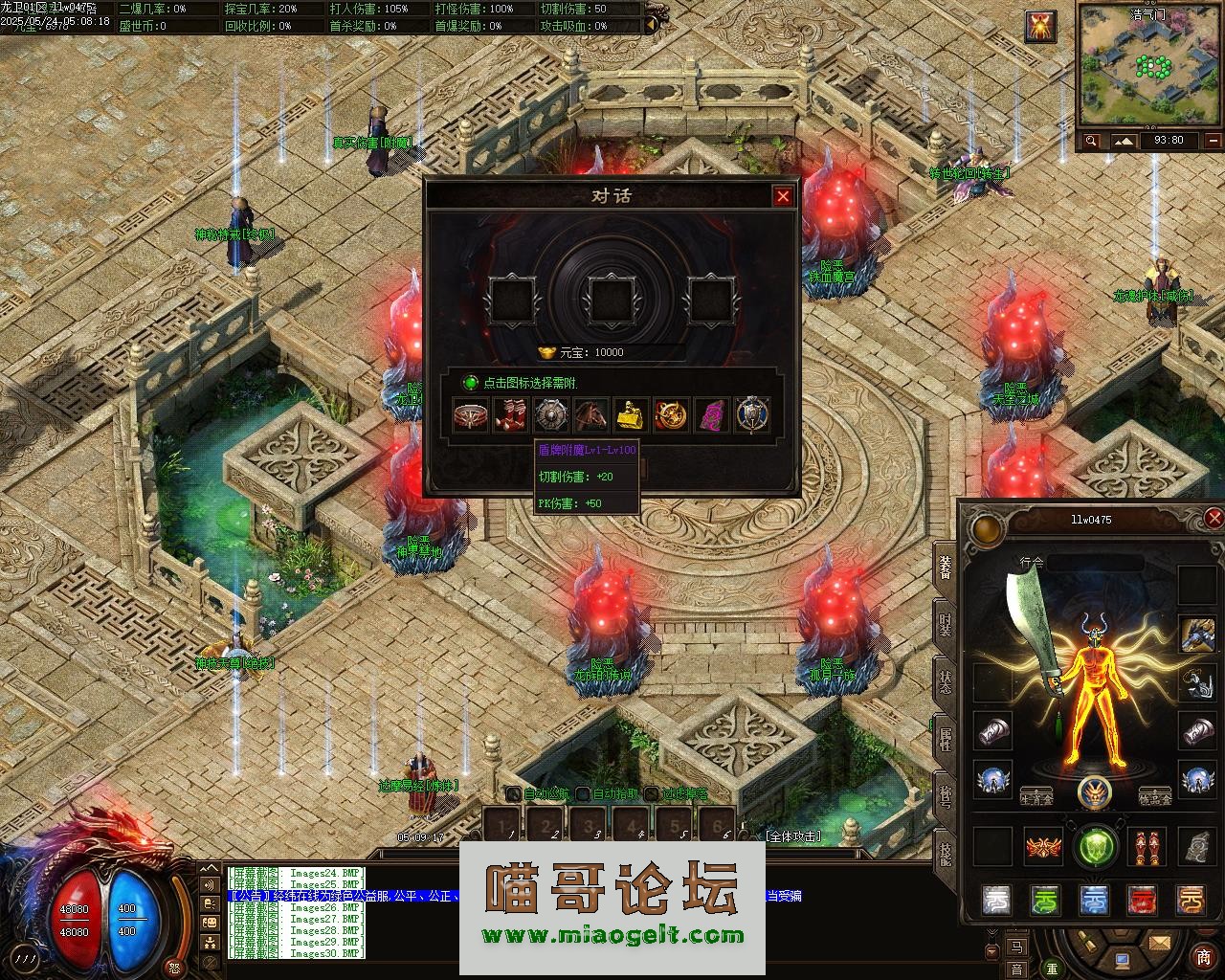Image resolution: width=1225 pixels, height=980 pixels.
Task: Select the golden dragon medallion icon
Action: 671,416
